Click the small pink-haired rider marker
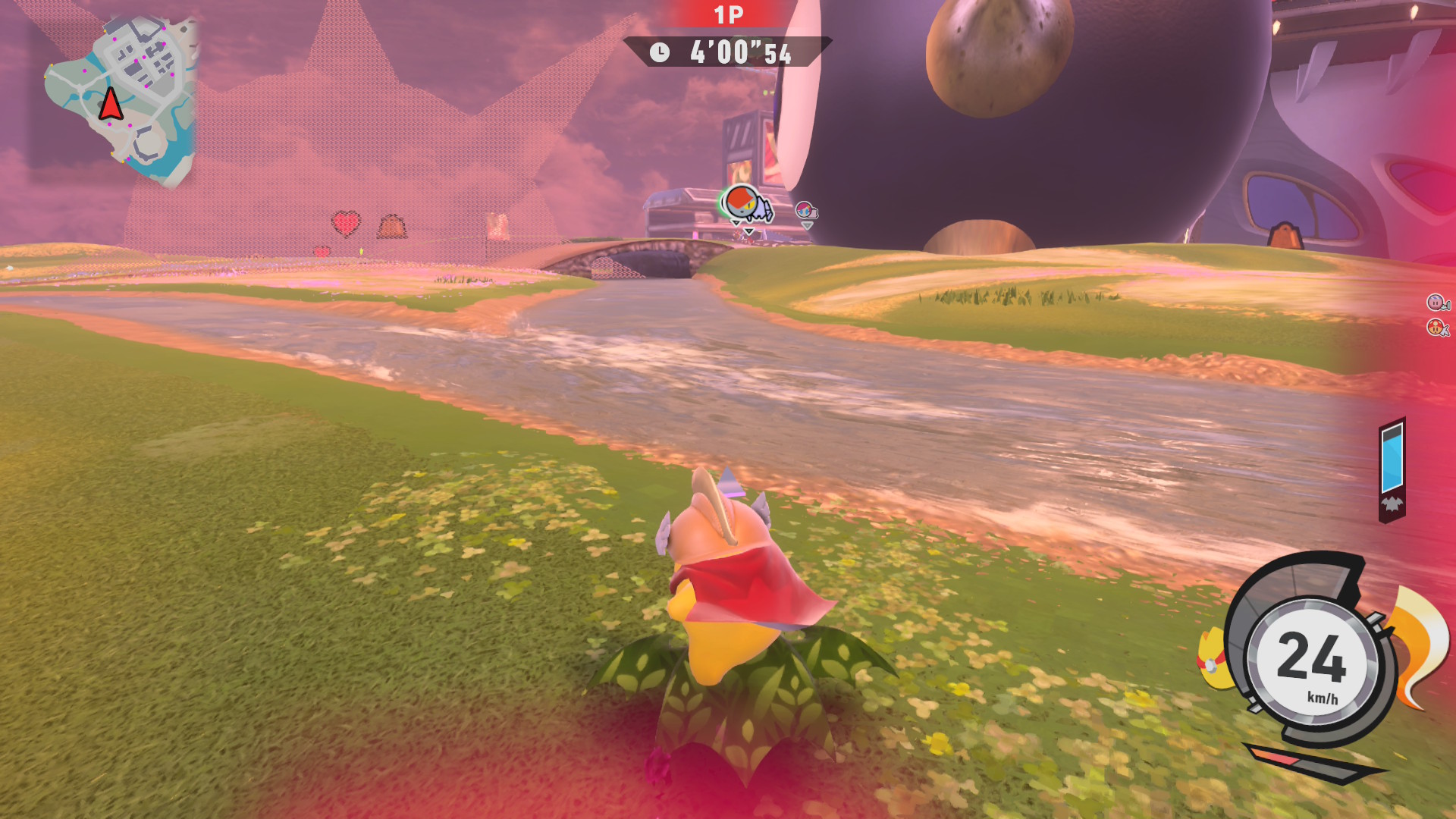 point(805,210)
